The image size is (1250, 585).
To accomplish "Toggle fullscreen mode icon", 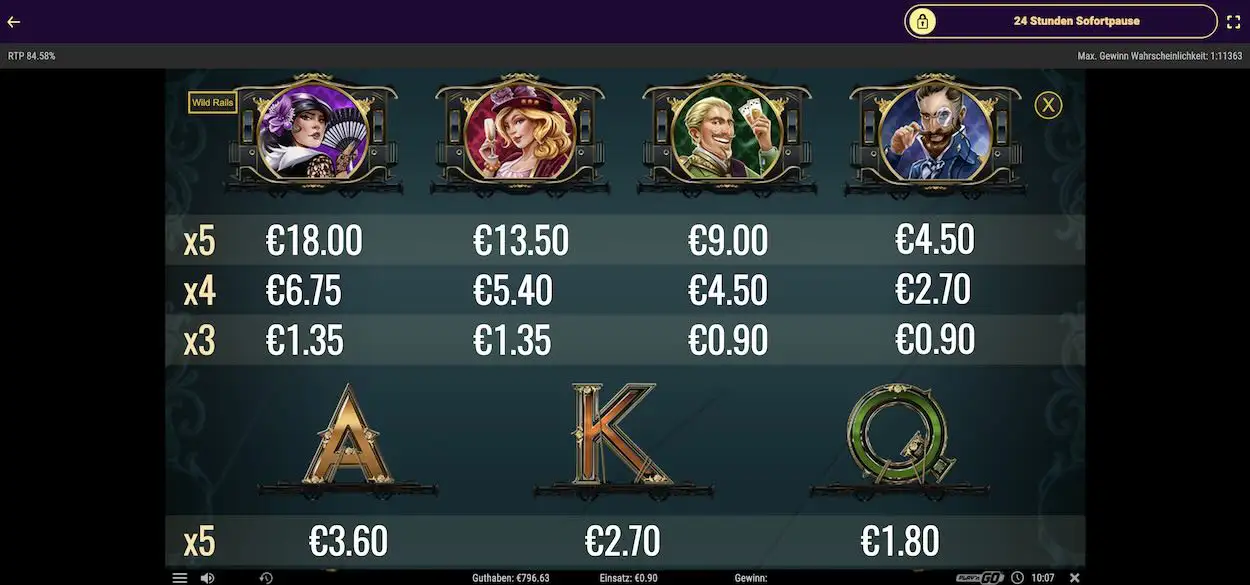I will click(x=1233, y=21).
